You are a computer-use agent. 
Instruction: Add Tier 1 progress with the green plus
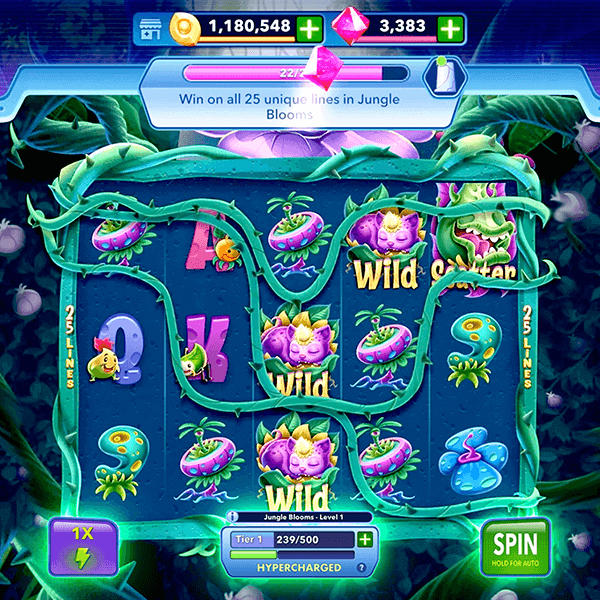click(365, 540)
